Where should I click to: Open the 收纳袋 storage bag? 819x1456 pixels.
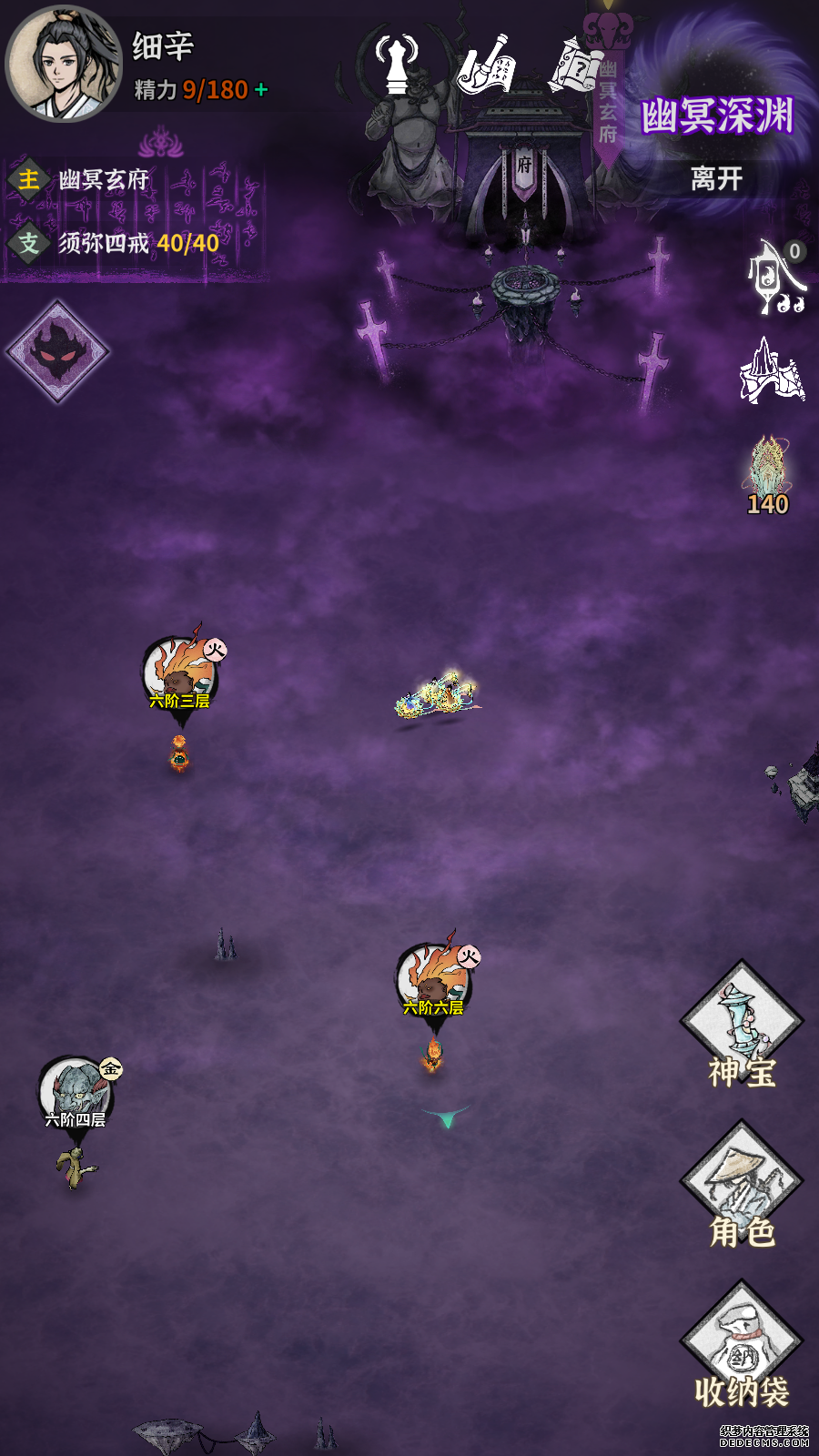coord(742,1345)
